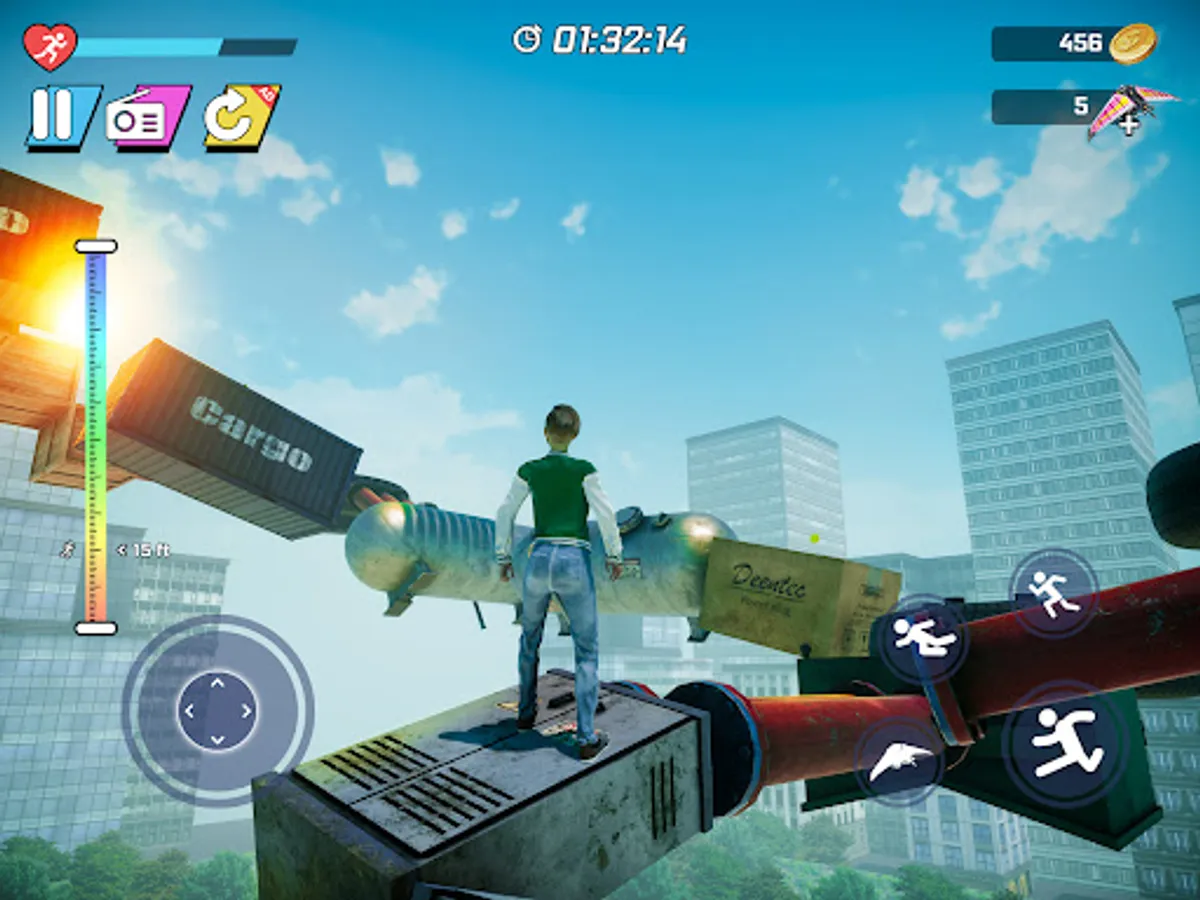
Task: Tap the jump action button
Action: [1053, 592]
